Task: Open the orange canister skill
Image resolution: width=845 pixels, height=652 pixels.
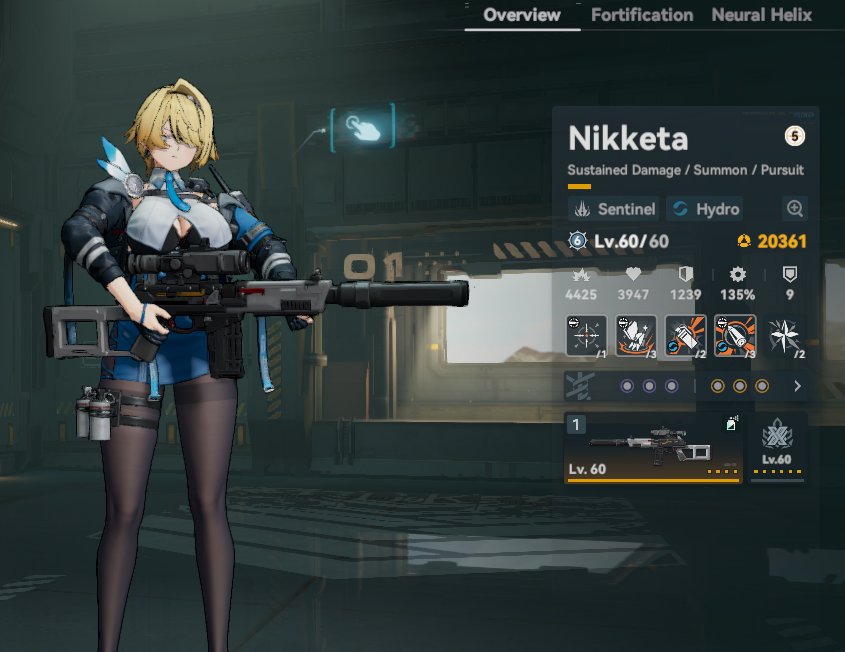Action: [x=686, y=336]
